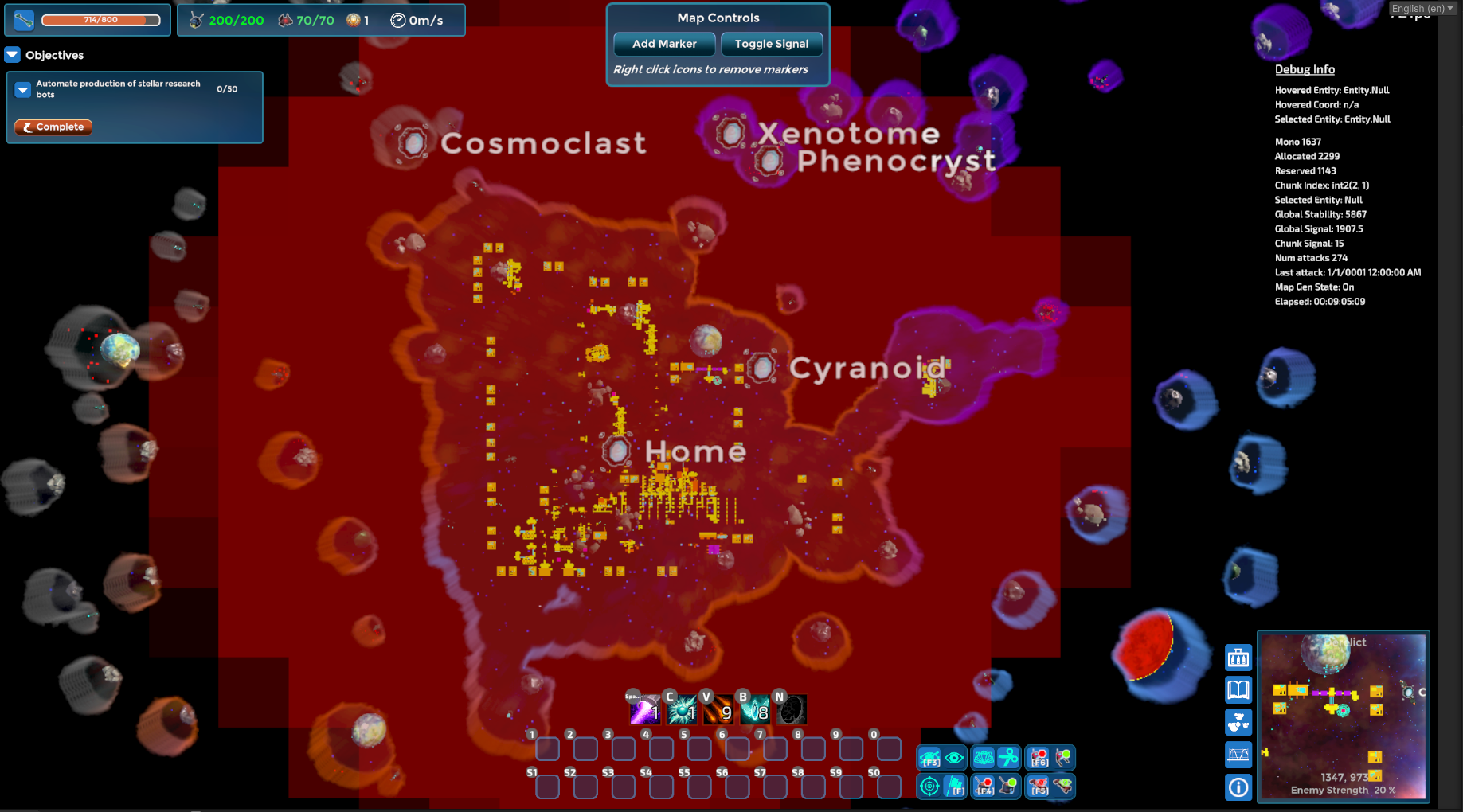Open Debug Info heading in the right panel
The width and height of the screenshot is (1463, 812).
coord(1305,69)
